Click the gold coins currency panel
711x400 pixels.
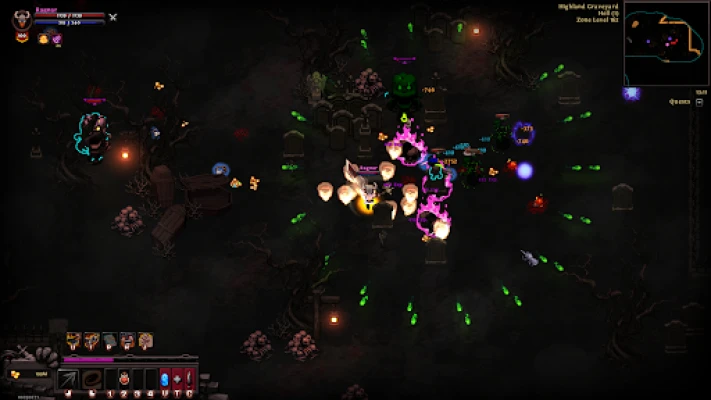click(27, 374)
